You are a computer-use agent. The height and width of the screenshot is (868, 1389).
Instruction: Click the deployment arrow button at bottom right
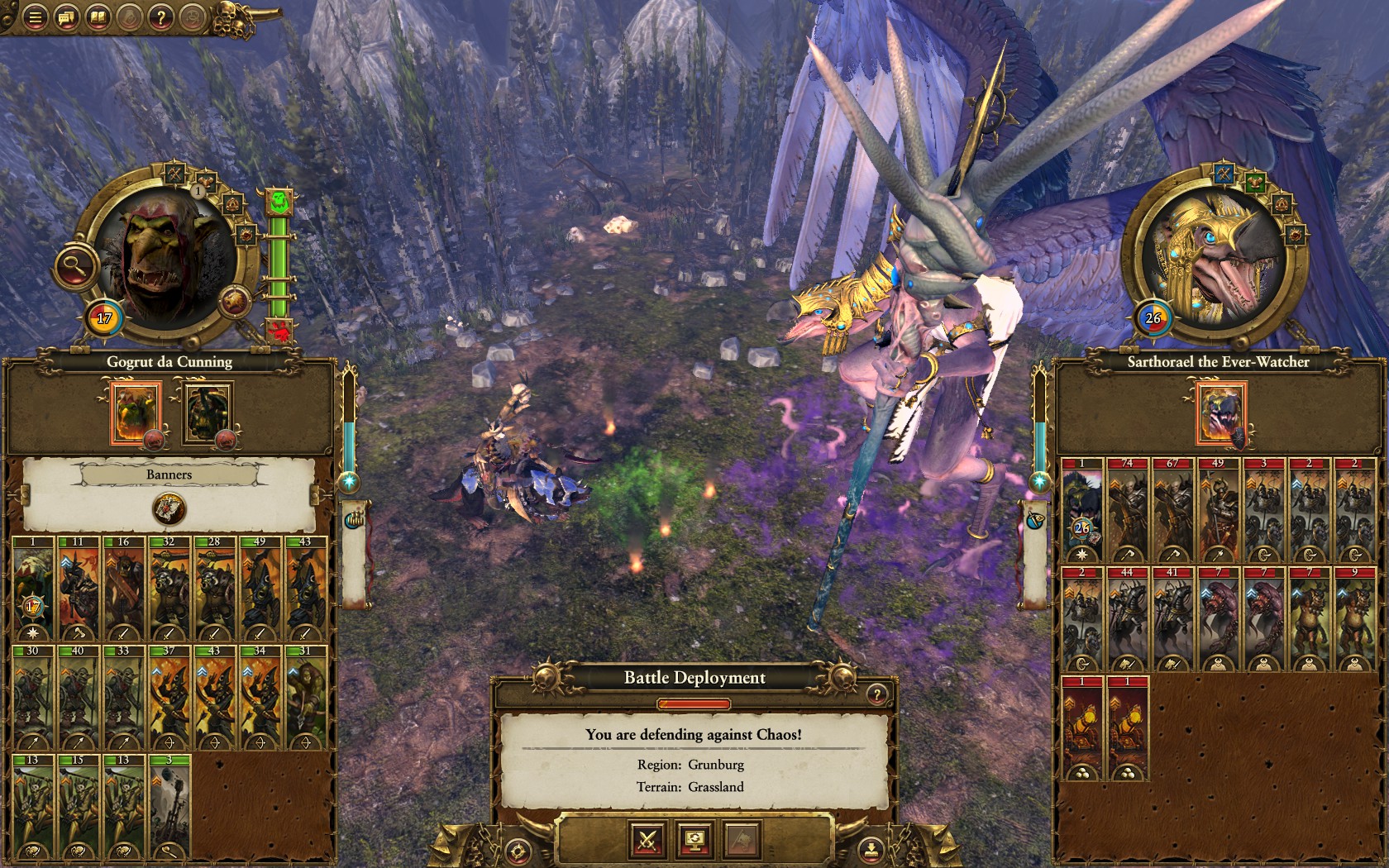point(871,847)
